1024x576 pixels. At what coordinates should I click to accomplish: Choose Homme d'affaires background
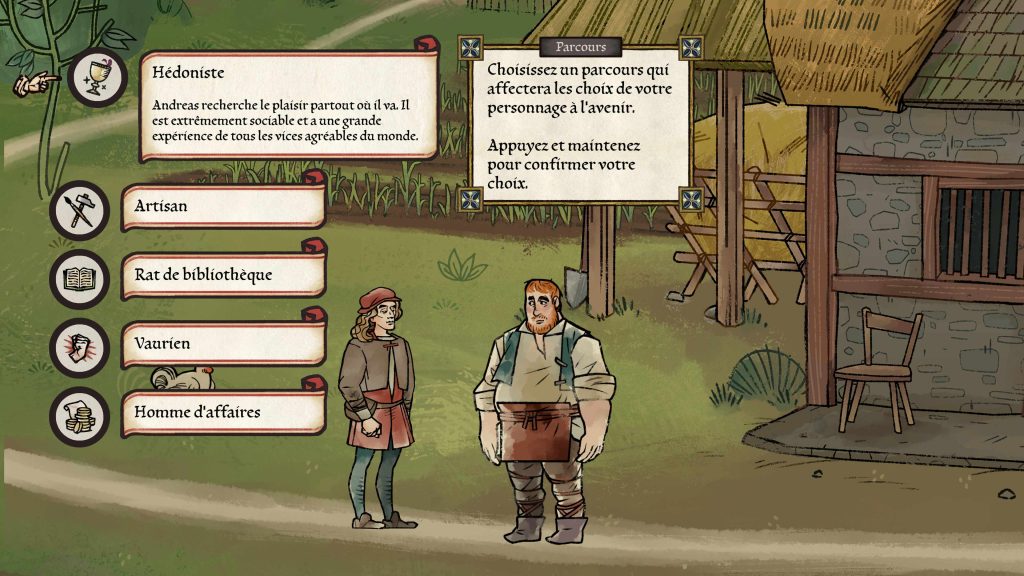pos(223,411)
